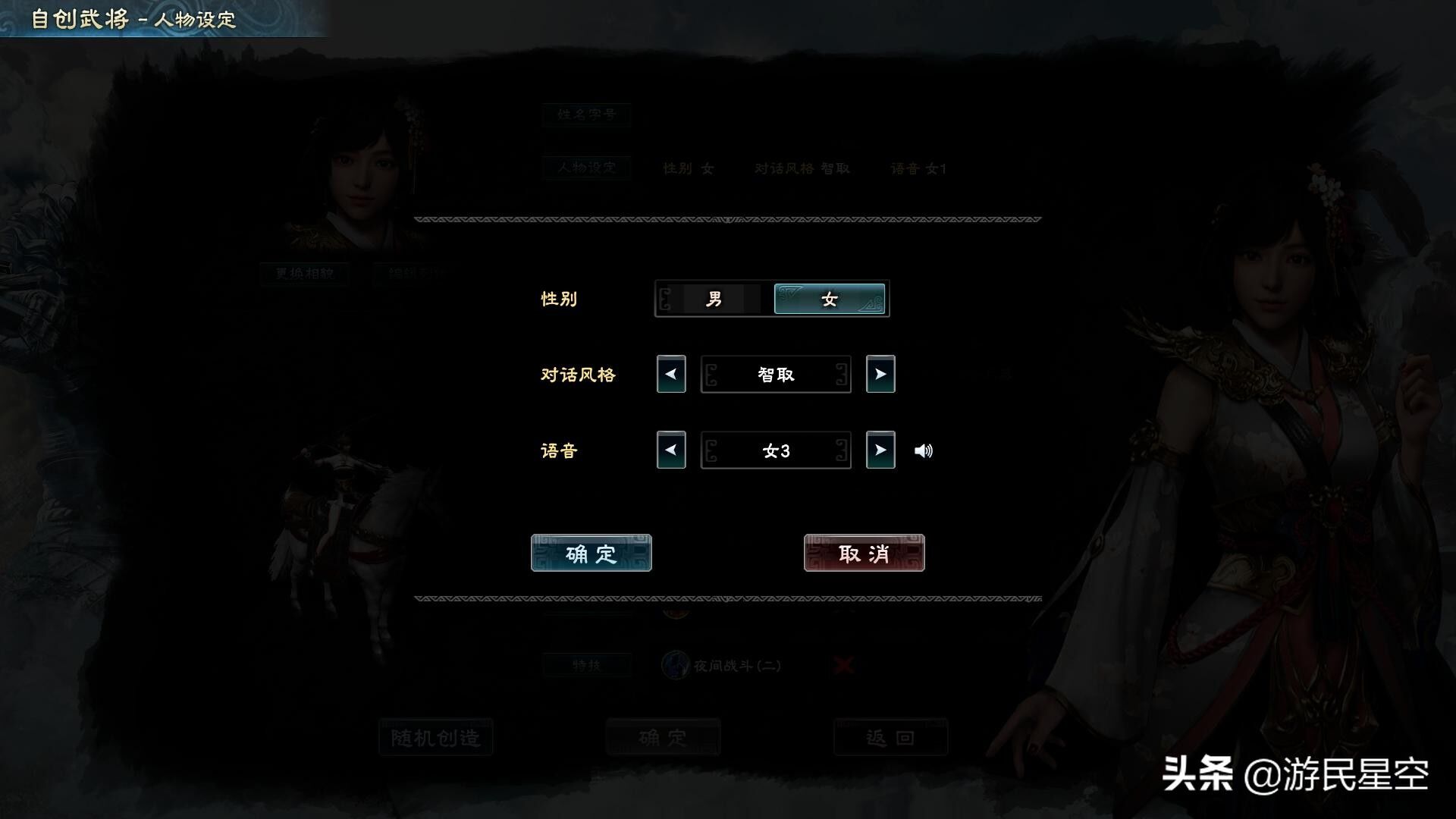Select the 特技 section label
The image size is (1456, 819).
pos(588,665)
